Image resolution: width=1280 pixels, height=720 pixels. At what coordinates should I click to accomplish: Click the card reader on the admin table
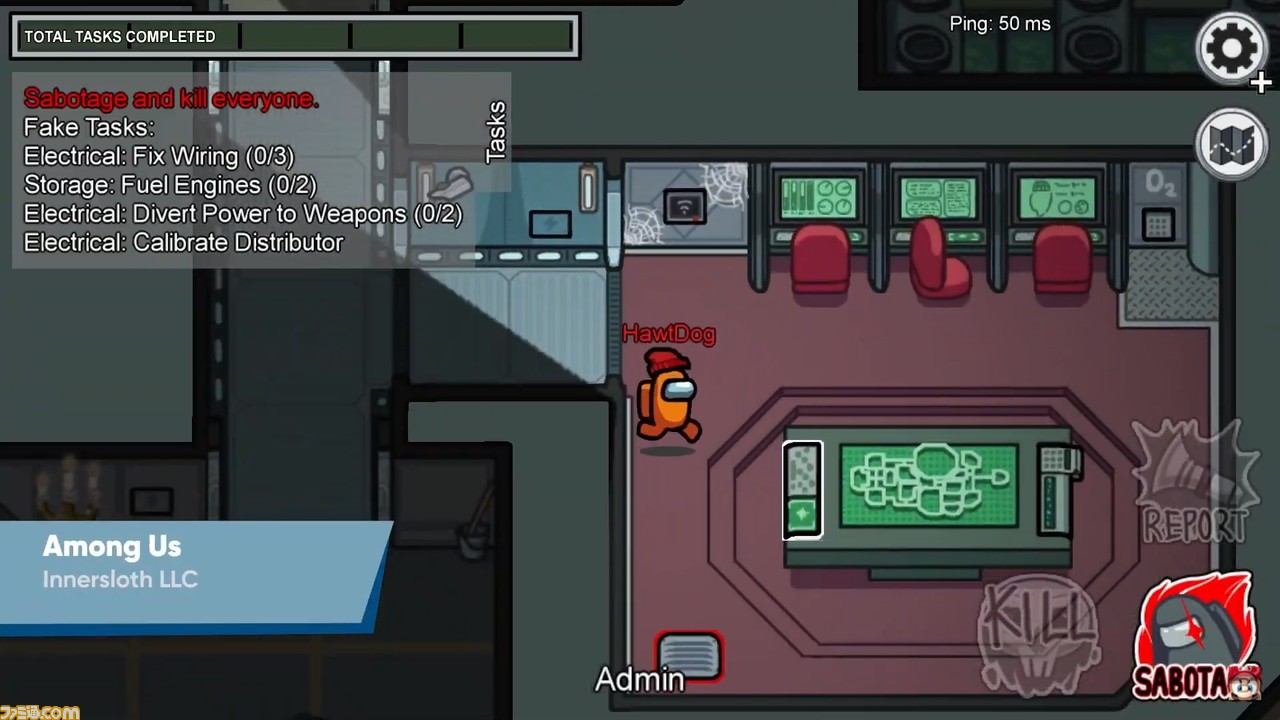[803, 488]
